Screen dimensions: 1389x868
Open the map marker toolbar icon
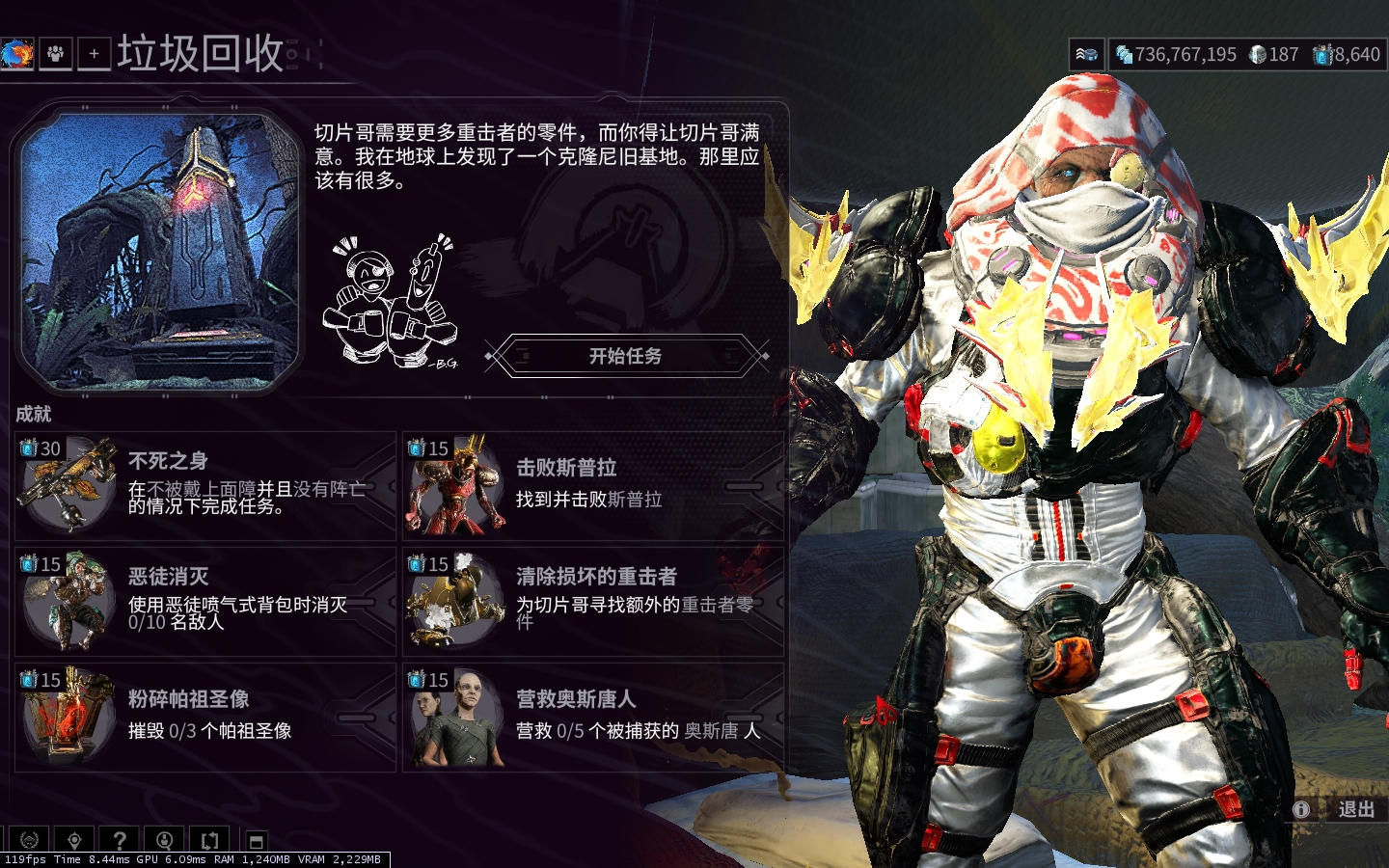click(74, 840)
